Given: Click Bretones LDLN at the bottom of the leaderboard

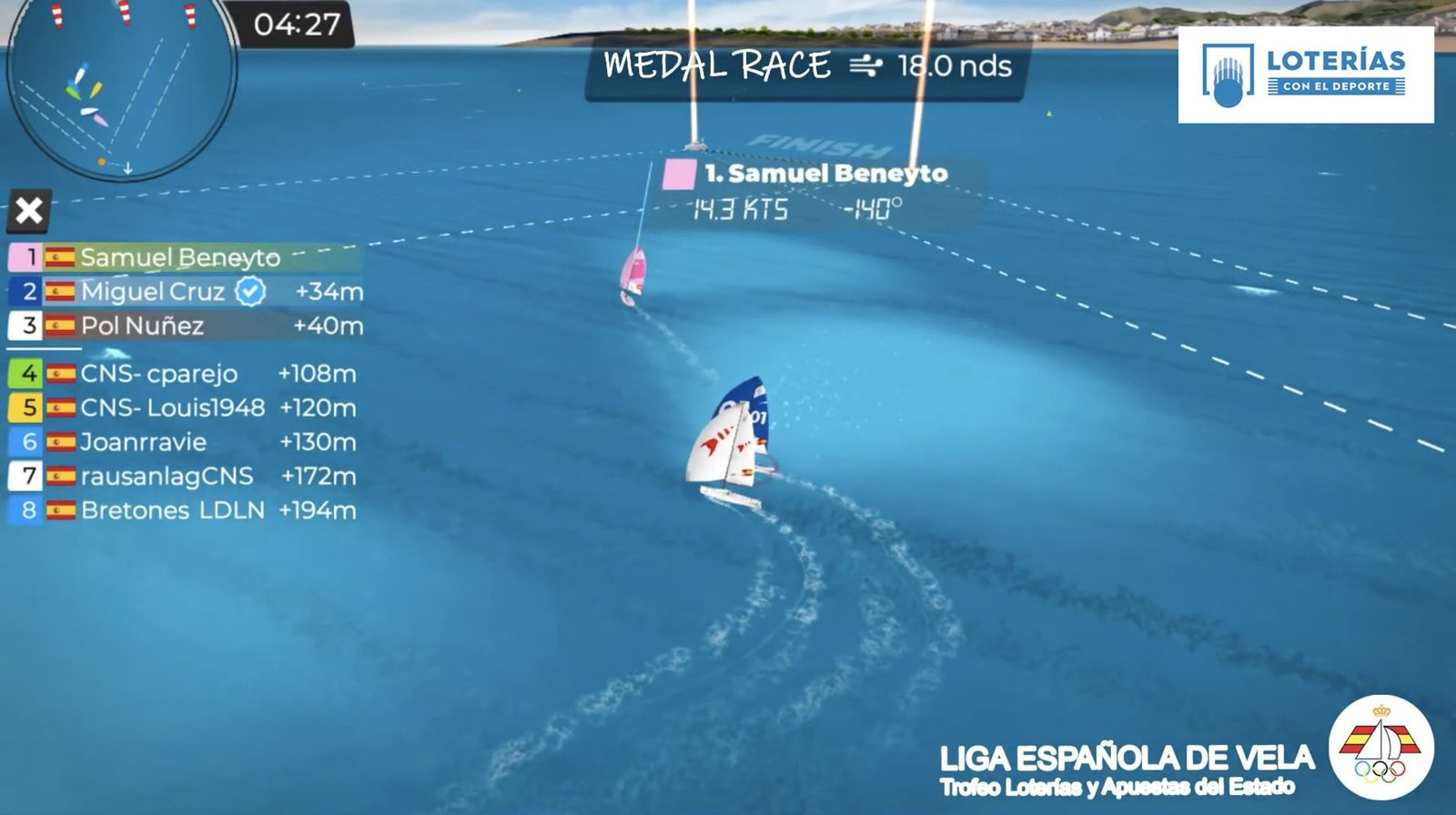Looking at the screenshot, I should [173, 510].
